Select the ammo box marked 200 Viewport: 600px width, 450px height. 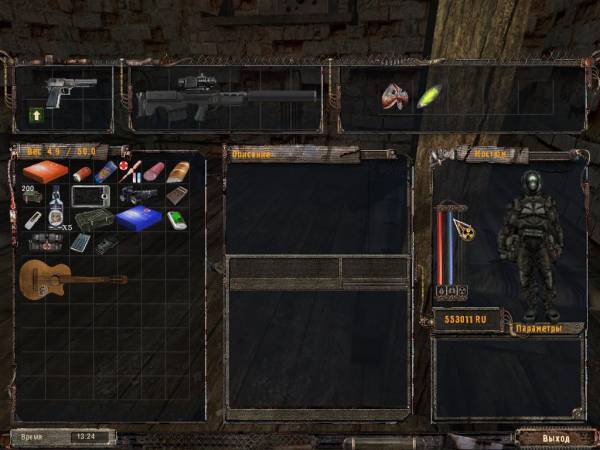pyautogui.click(x=32, y=194)
